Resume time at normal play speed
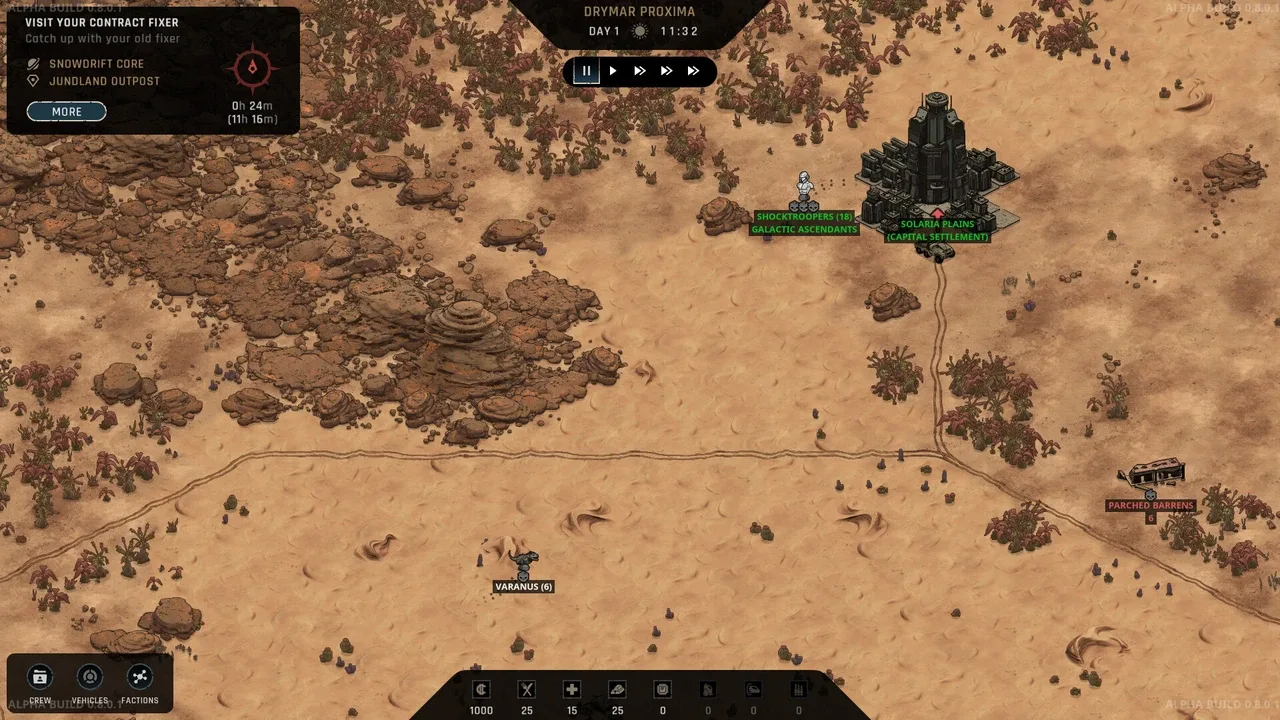This screenshot has height=720, width=1280. [x=613, y=71]
